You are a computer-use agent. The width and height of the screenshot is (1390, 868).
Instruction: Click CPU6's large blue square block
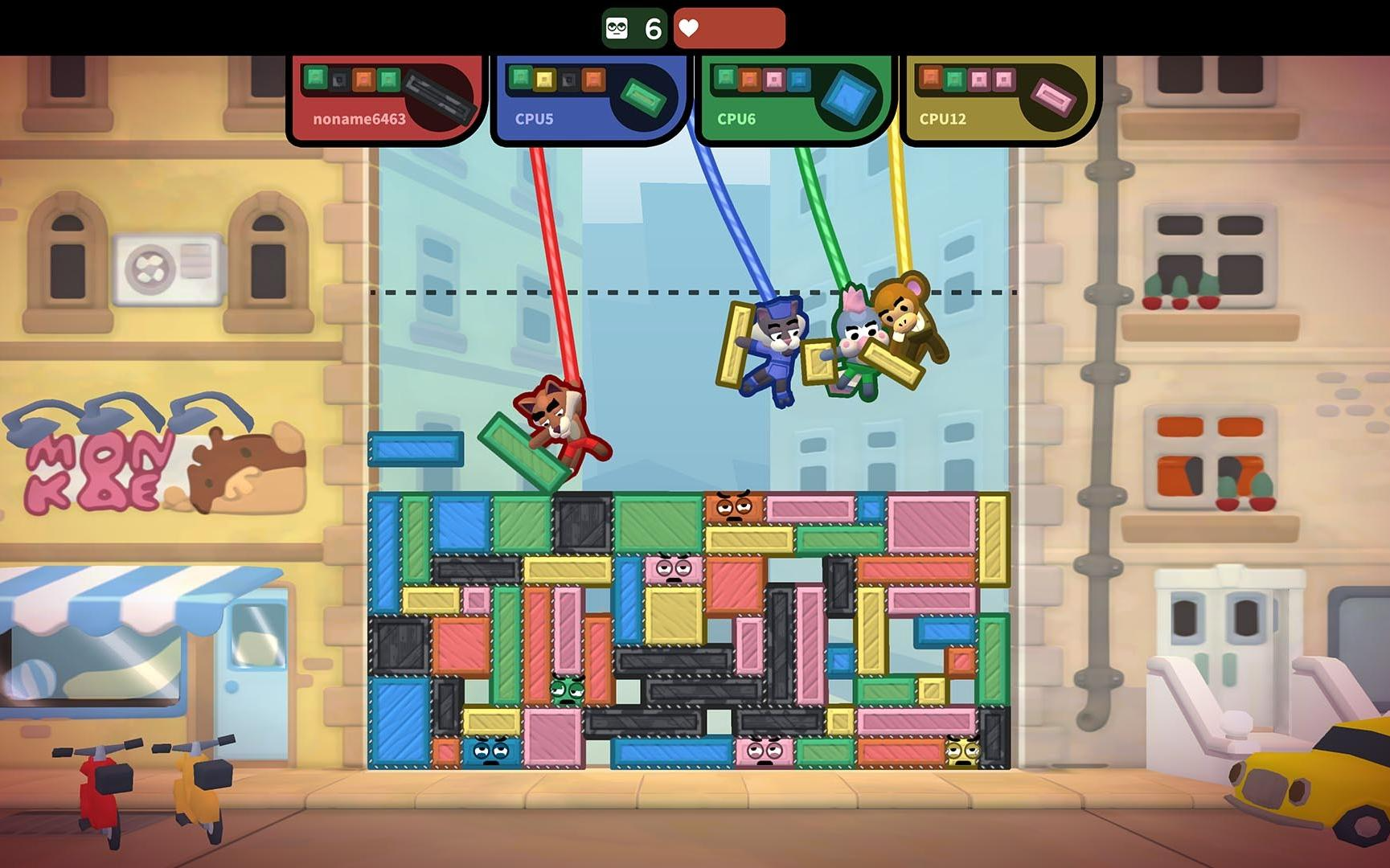coord(847,96)
